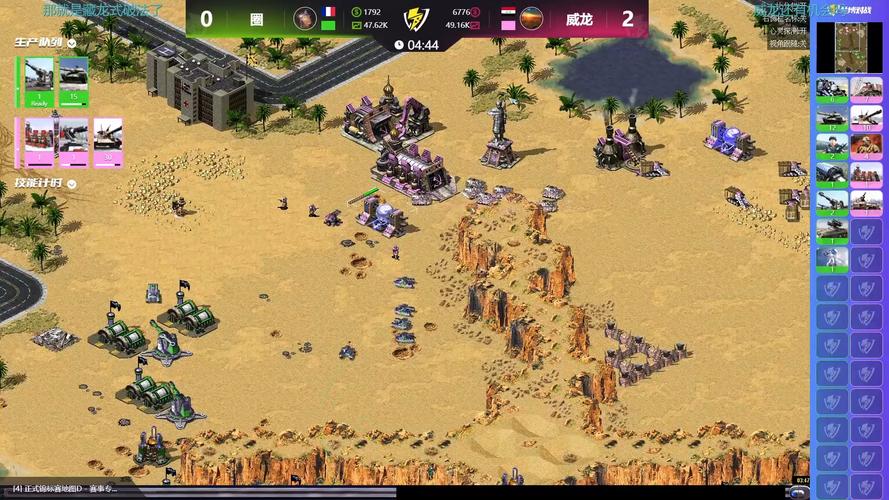Image resolution: width=889 pixels, height=500 pixels.
Task: Select the sidebar pink unit with count 10
Action: click(866, 117)
